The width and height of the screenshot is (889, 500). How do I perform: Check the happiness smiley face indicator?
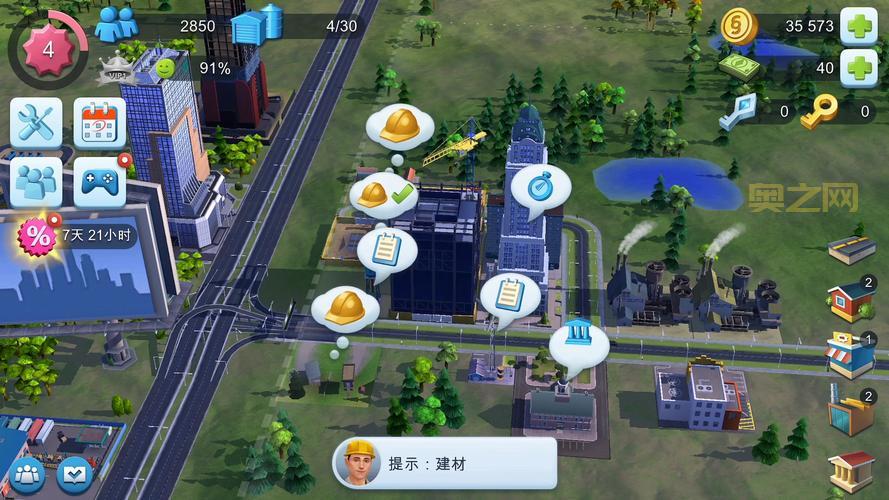pos(165,68)
